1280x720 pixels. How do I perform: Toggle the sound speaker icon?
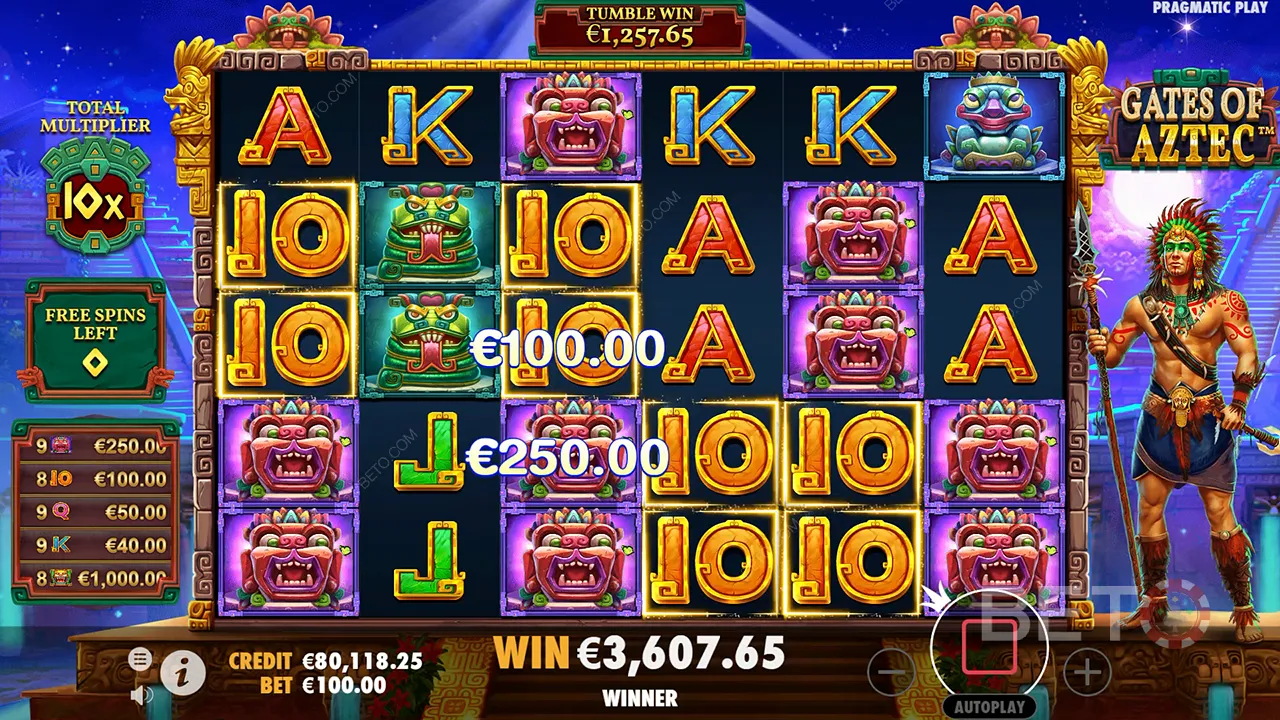click(142, 694)
